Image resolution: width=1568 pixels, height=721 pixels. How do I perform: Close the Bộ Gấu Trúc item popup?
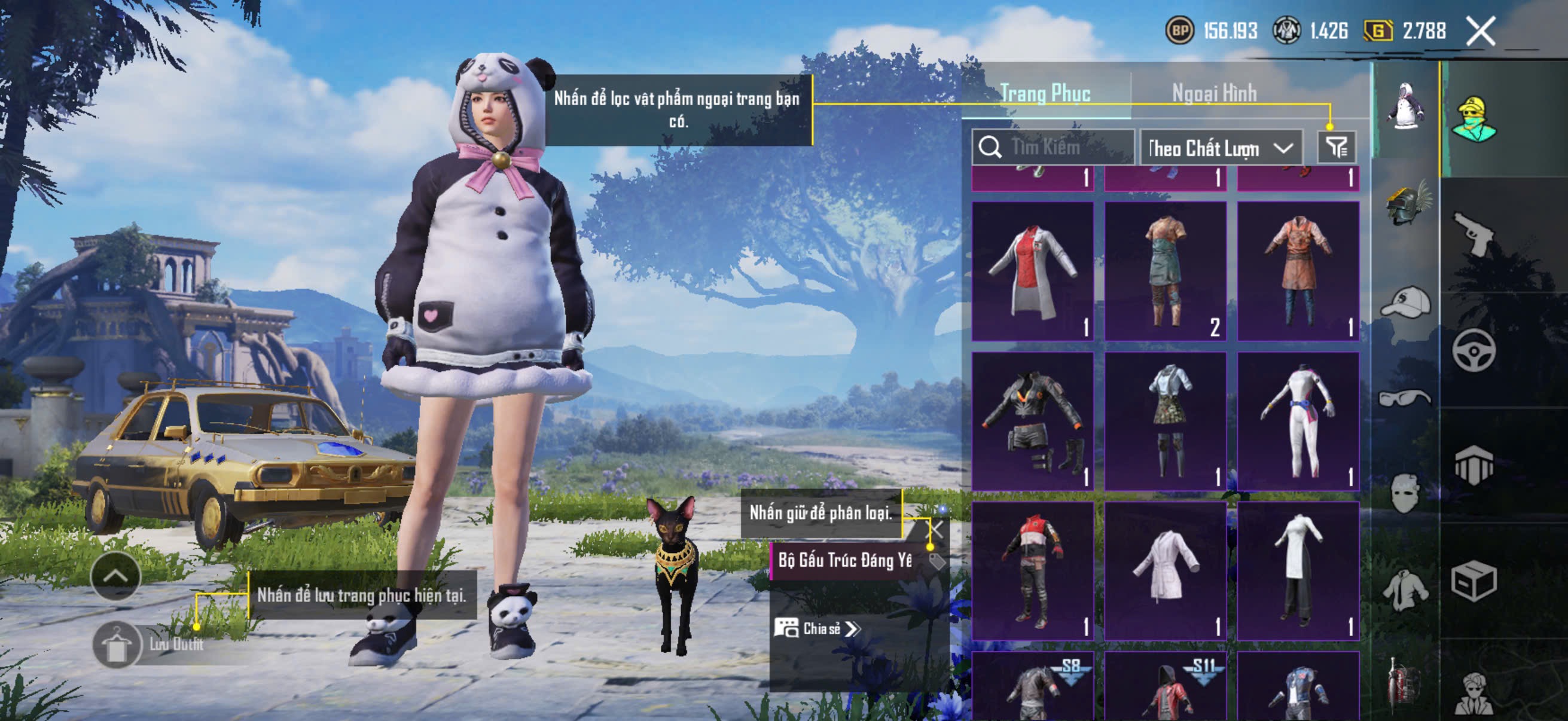[935, 528]
